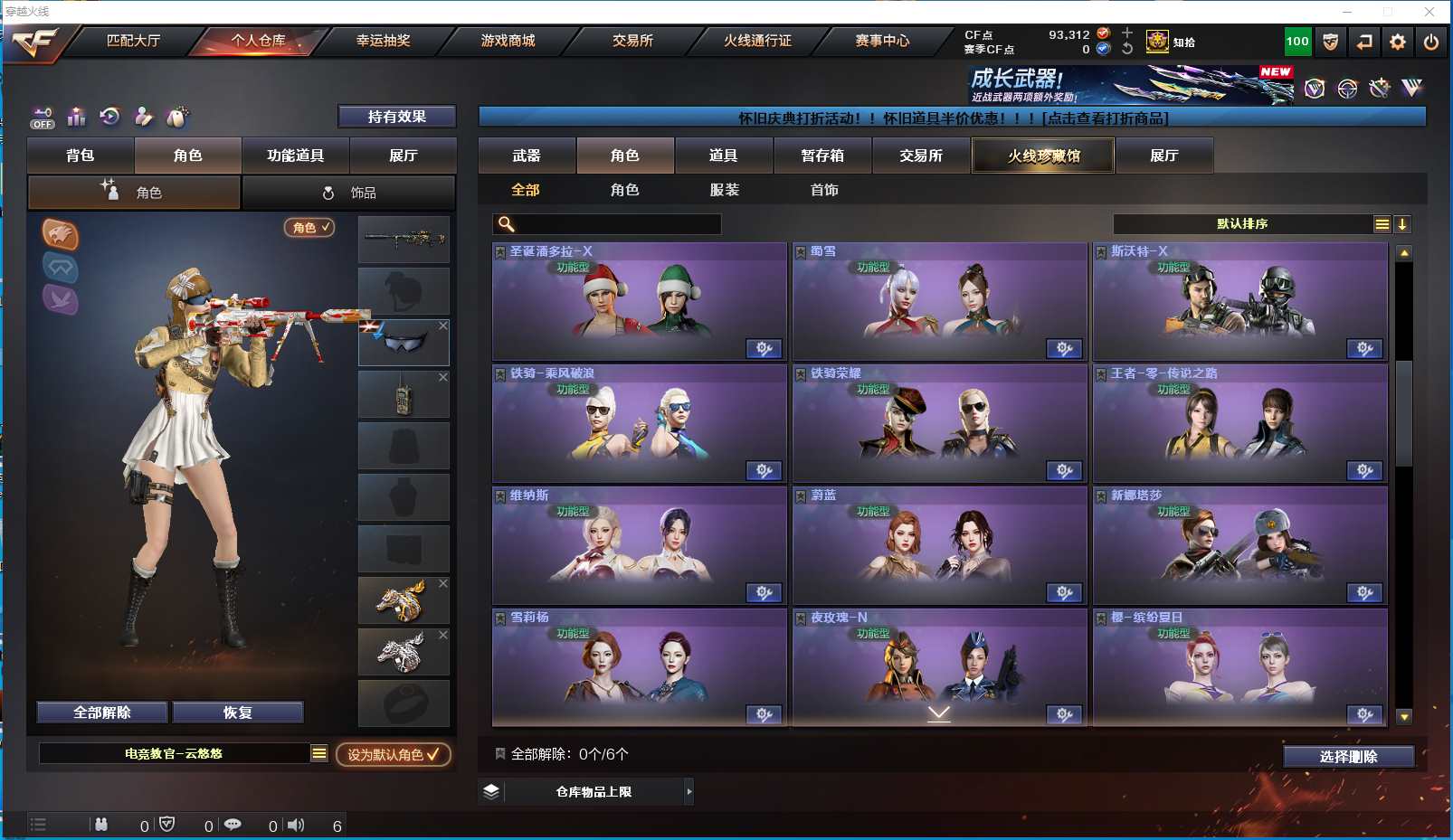This screenshot has height=840, width=1453.
Task: Open the 火线通行证 battle pass
Action: coord(757,41)
